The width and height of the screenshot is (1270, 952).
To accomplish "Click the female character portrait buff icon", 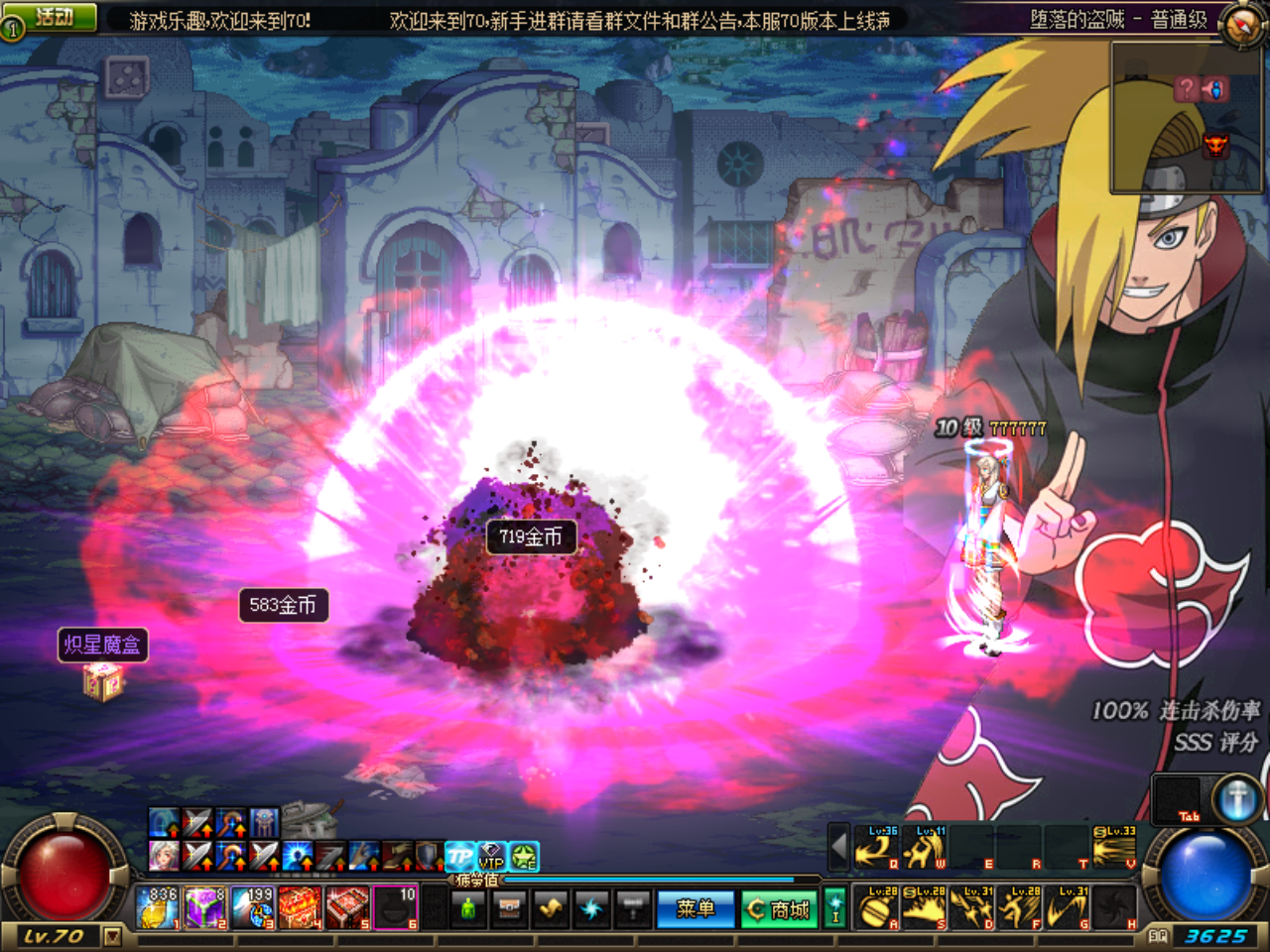I will 164,855.
